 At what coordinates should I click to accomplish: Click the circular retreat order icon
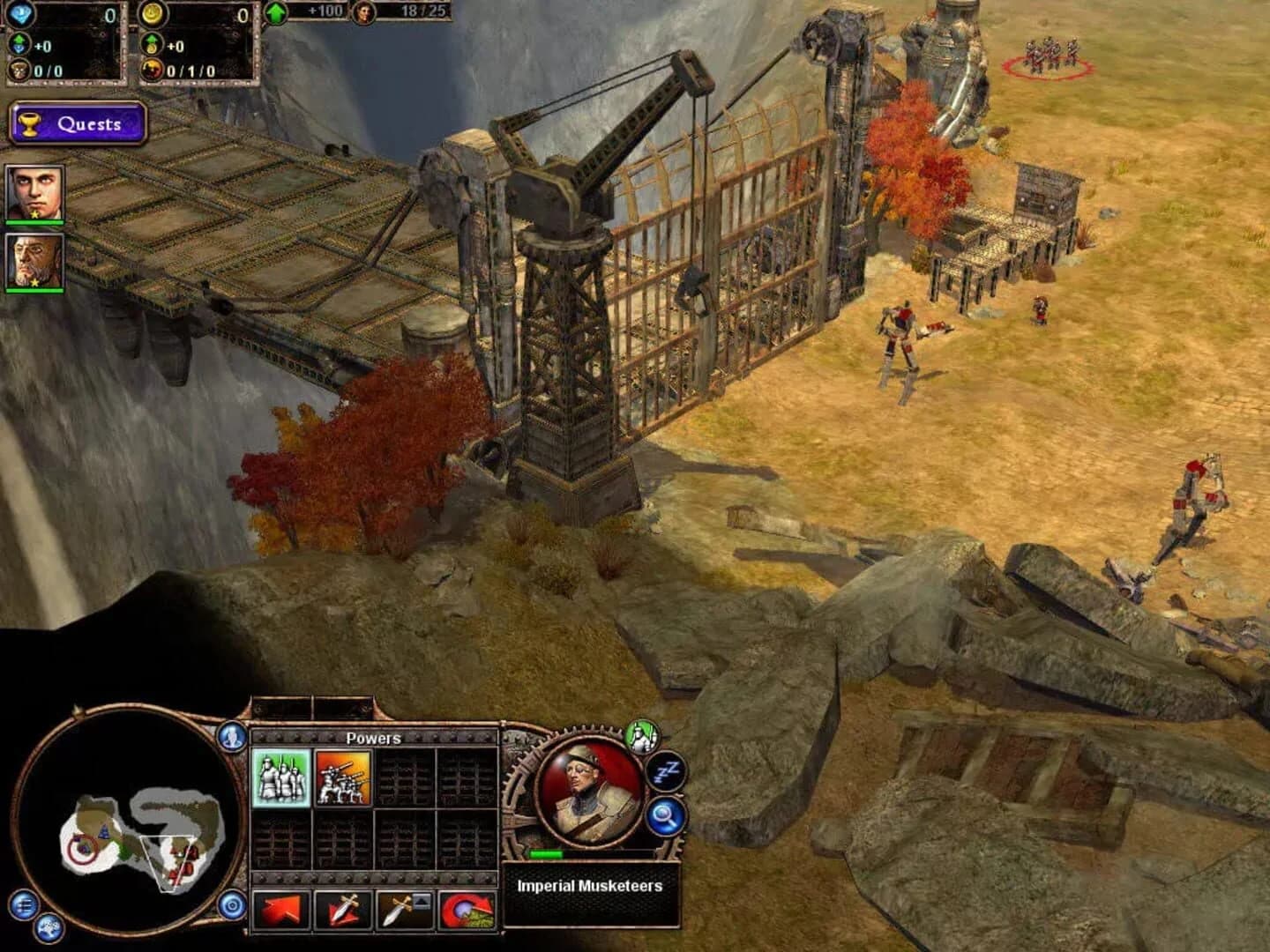click(466, 909)
